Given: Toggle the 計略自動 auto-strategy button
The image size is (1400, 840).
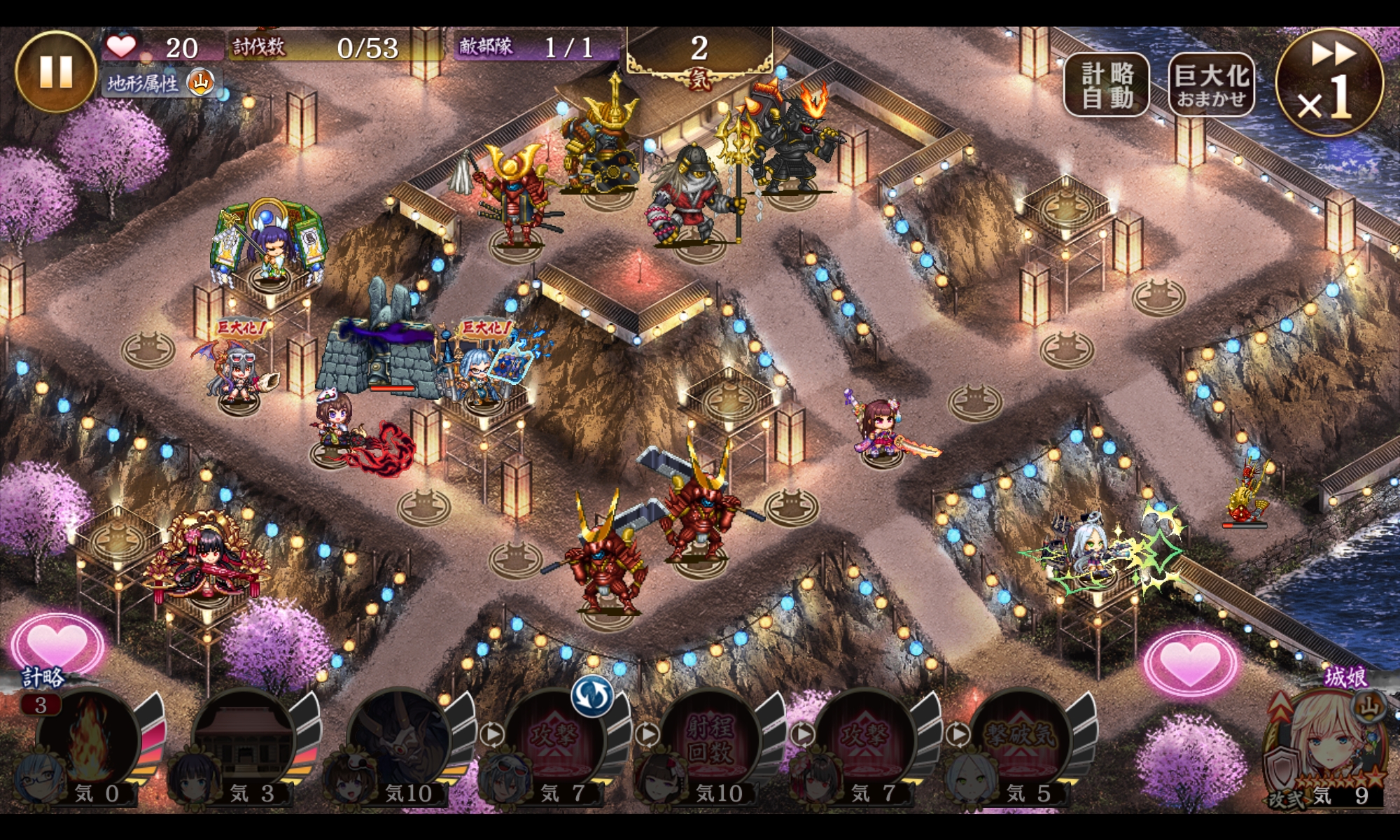Looking at the screenshot, I should [1107, 85].
